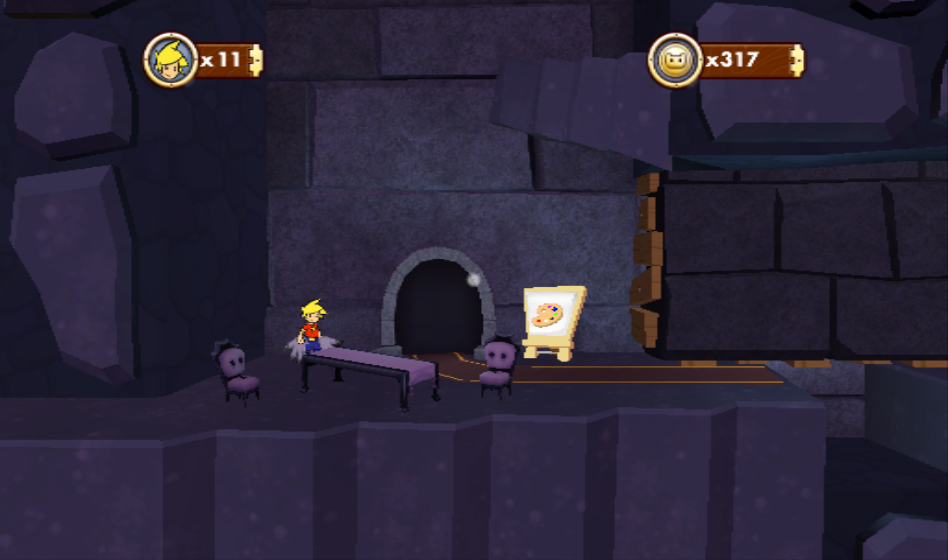948x560 pixels.
Task: Click the blond hero lives portrait icon
Action: pos(170,60)
